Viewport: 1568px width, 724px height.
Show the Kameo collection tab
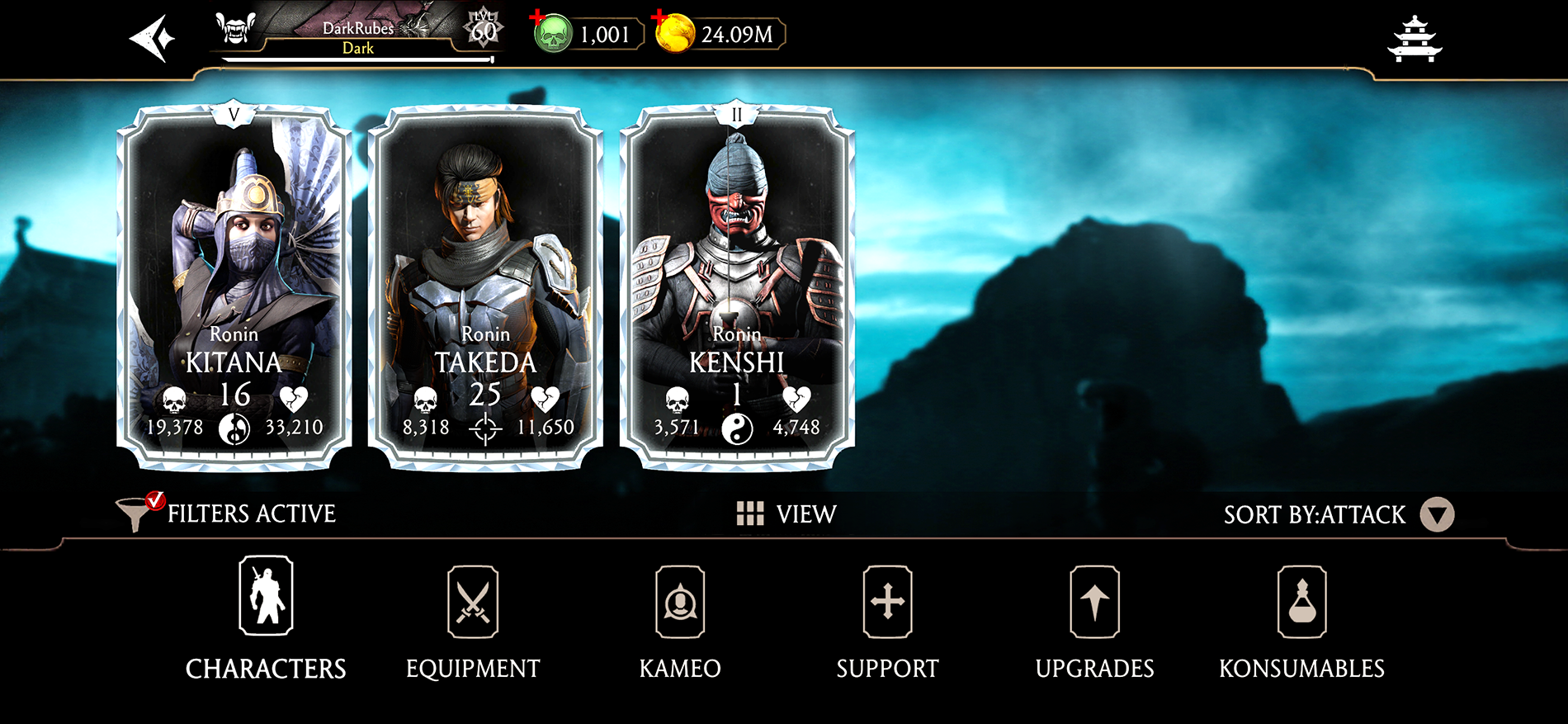[680, 618]
